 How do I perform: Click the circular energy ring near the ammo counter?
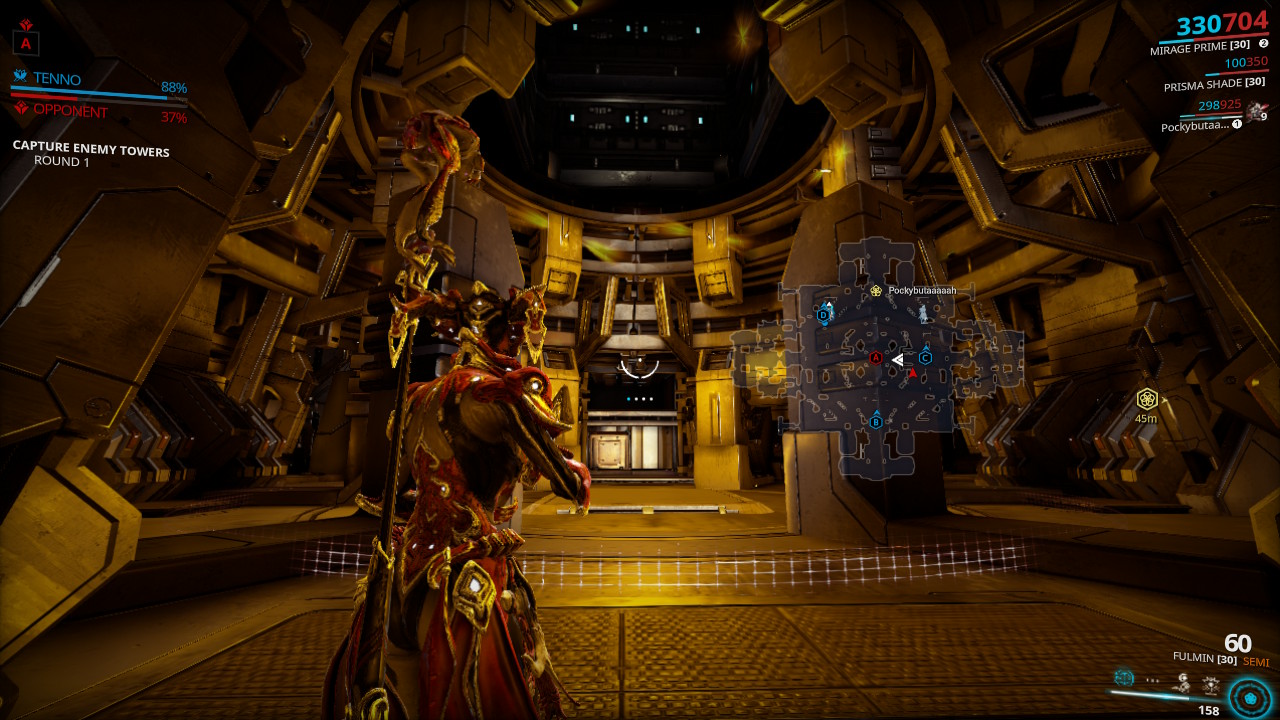tap(1251, 698)
